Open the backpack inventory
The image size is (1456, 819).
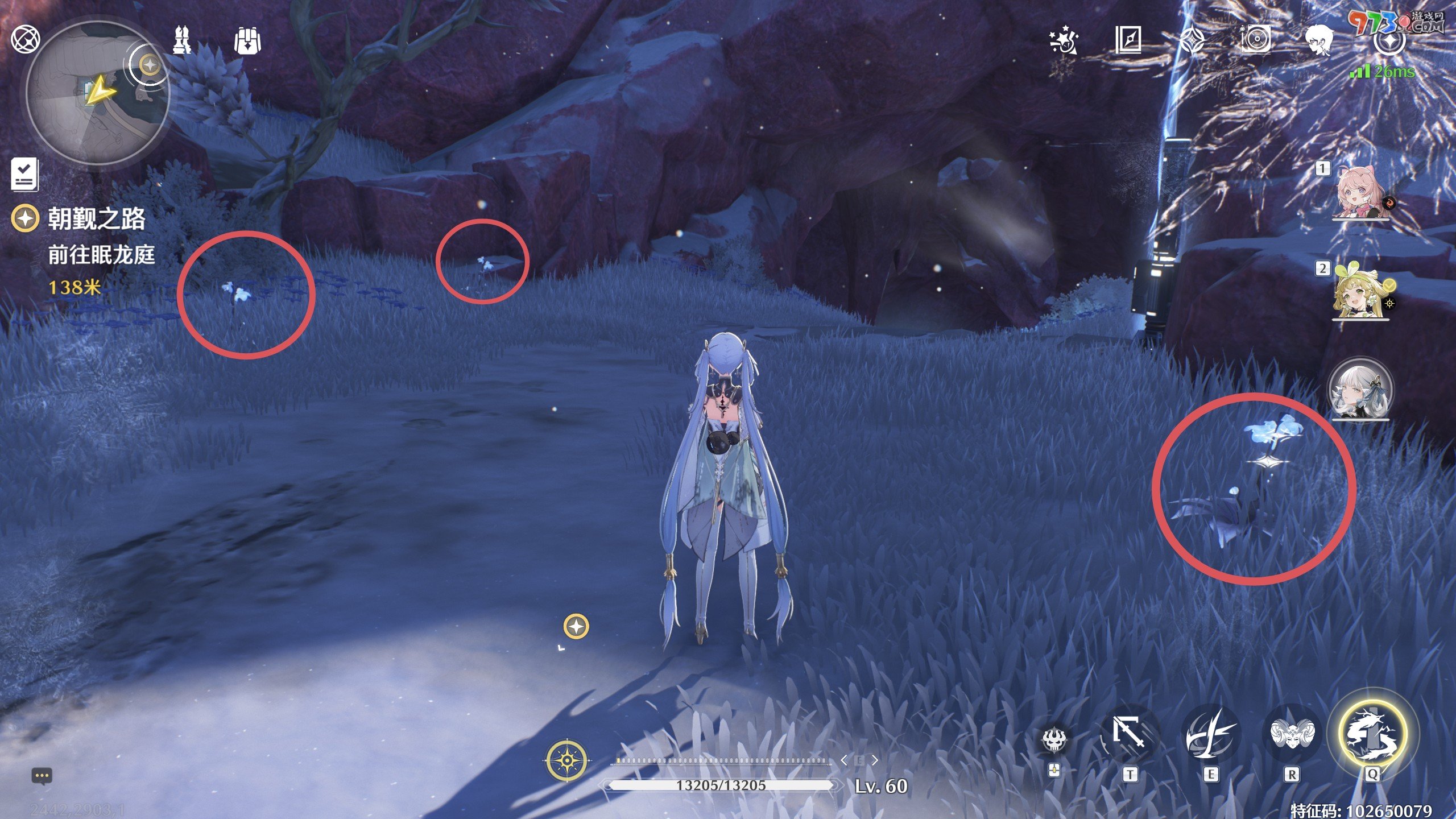[x=247, y=40]
